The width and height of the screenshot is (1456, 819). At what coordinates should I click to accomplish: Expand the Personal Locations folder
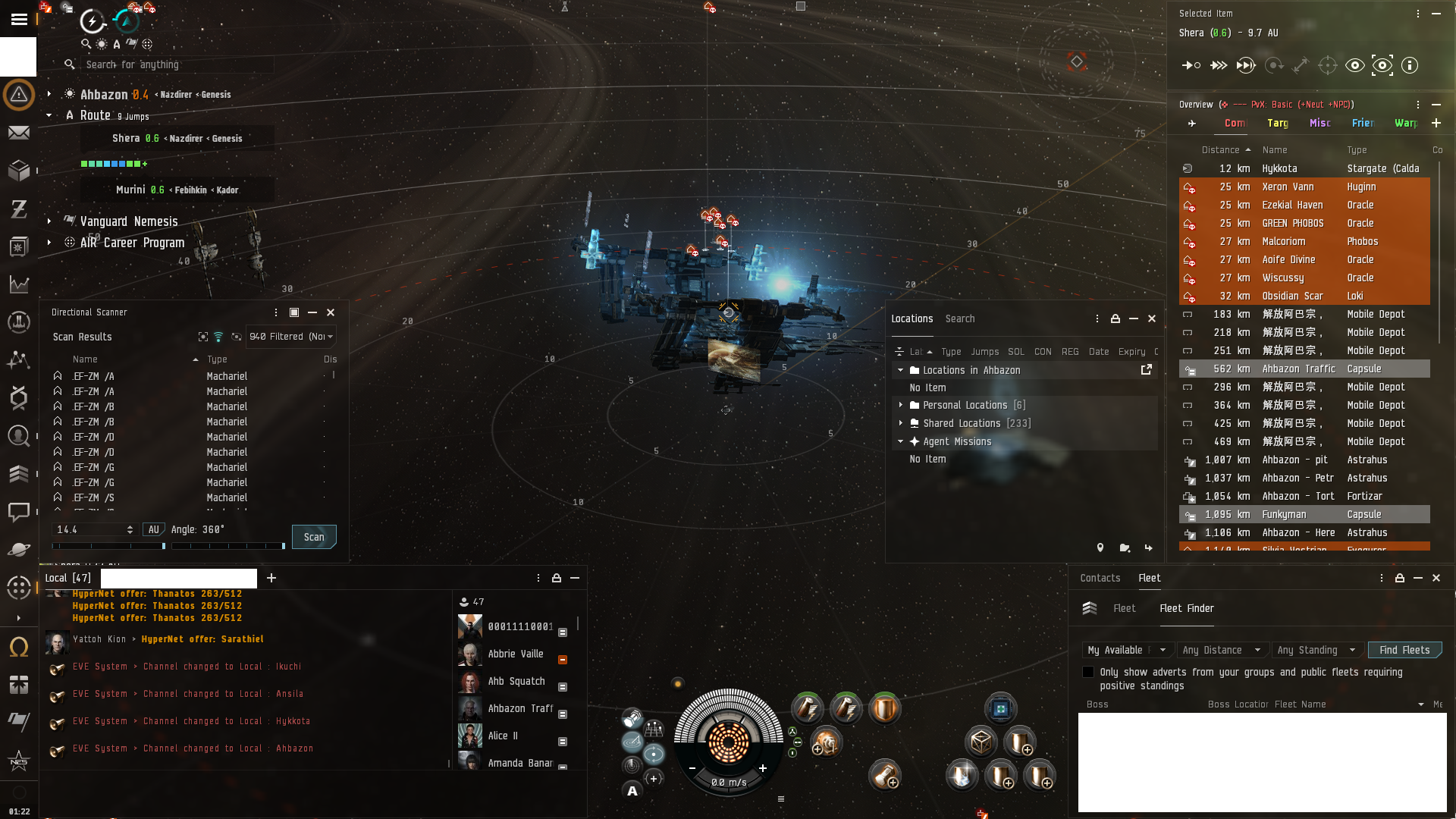point(901,405)
